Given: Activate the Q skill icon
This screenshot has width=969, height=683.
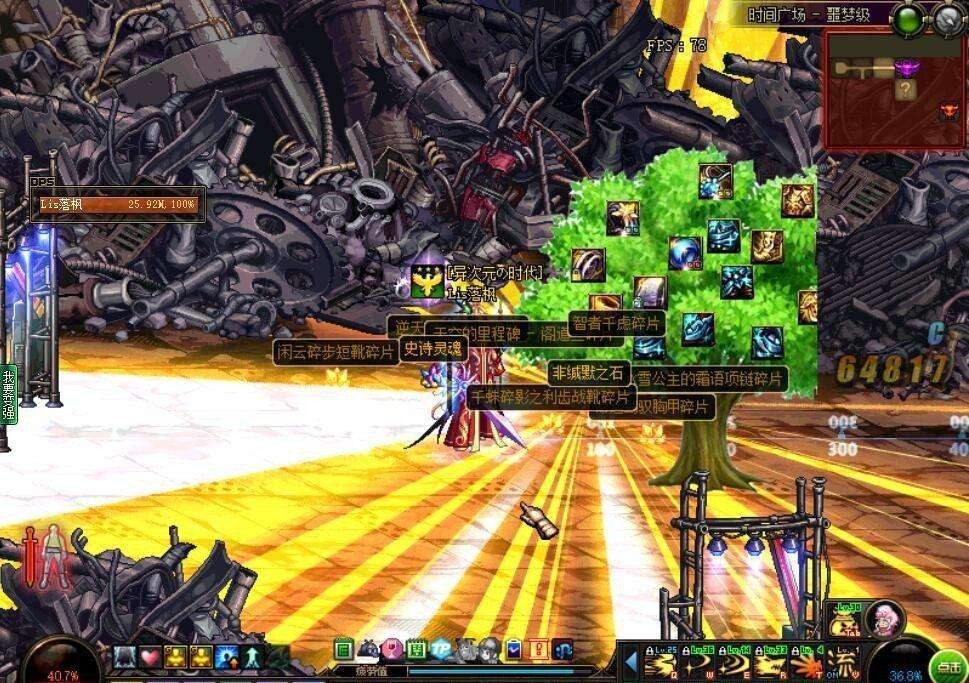Looking at the screenshot, I should tap(660, 663).
